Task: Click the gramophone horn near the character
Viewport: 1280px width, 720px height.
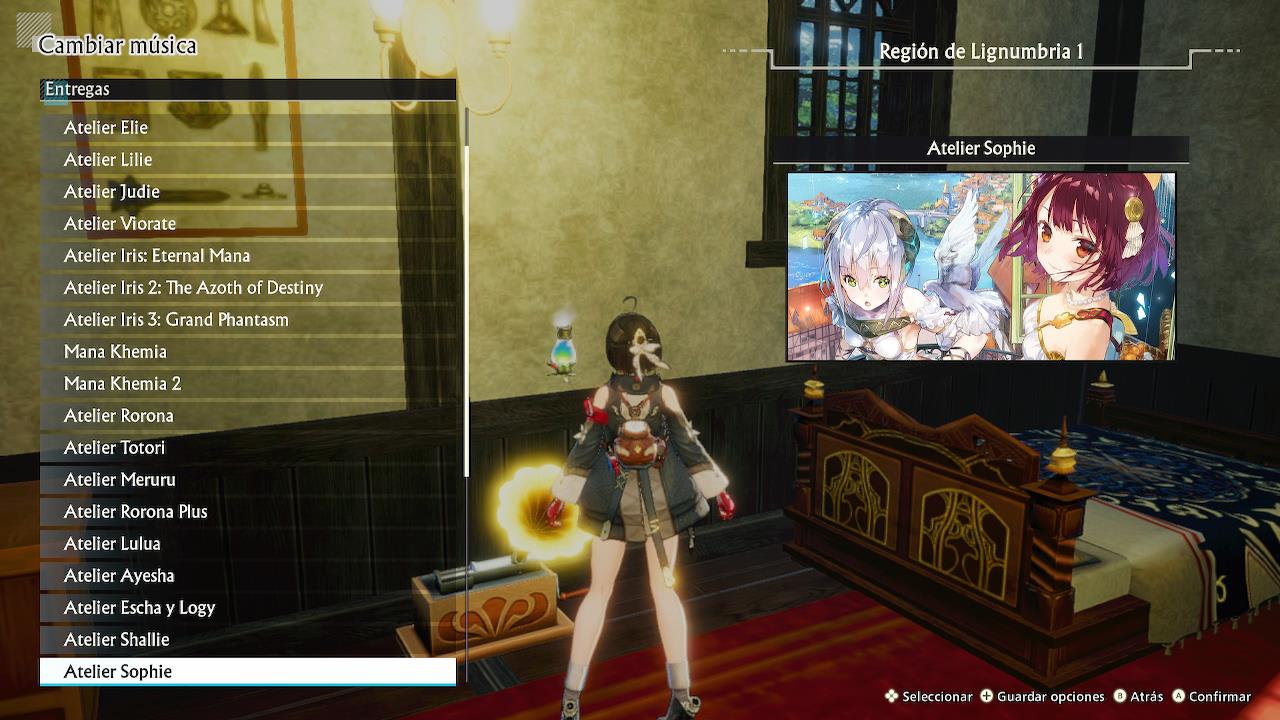Action: click(542, 510)
